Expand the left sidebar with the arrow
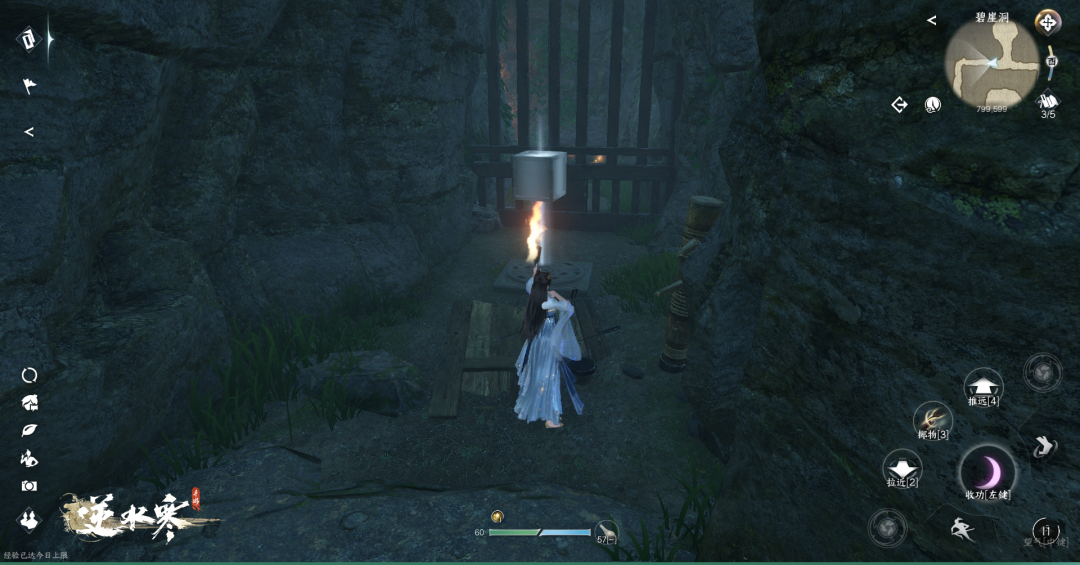This screenshot has height=565, width=1080. [29, 132]
